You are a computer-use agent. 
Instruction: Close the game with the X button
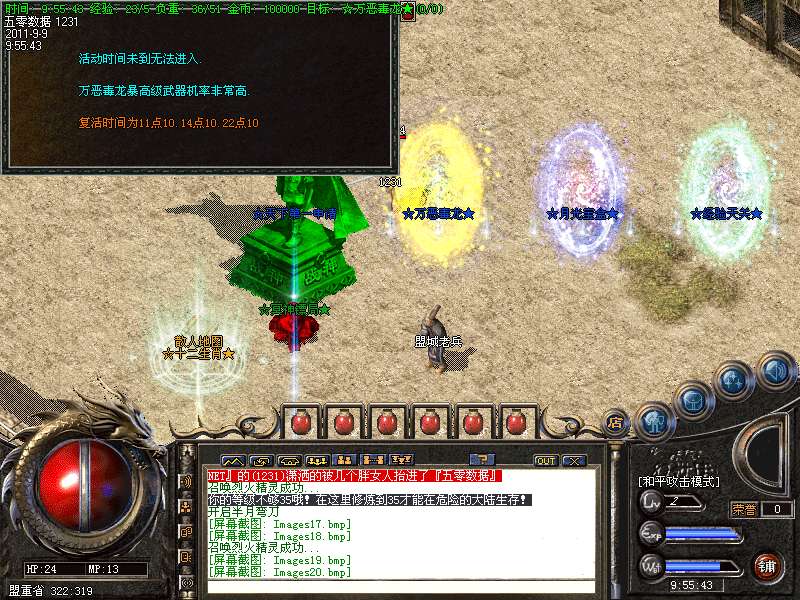(573, 461)
